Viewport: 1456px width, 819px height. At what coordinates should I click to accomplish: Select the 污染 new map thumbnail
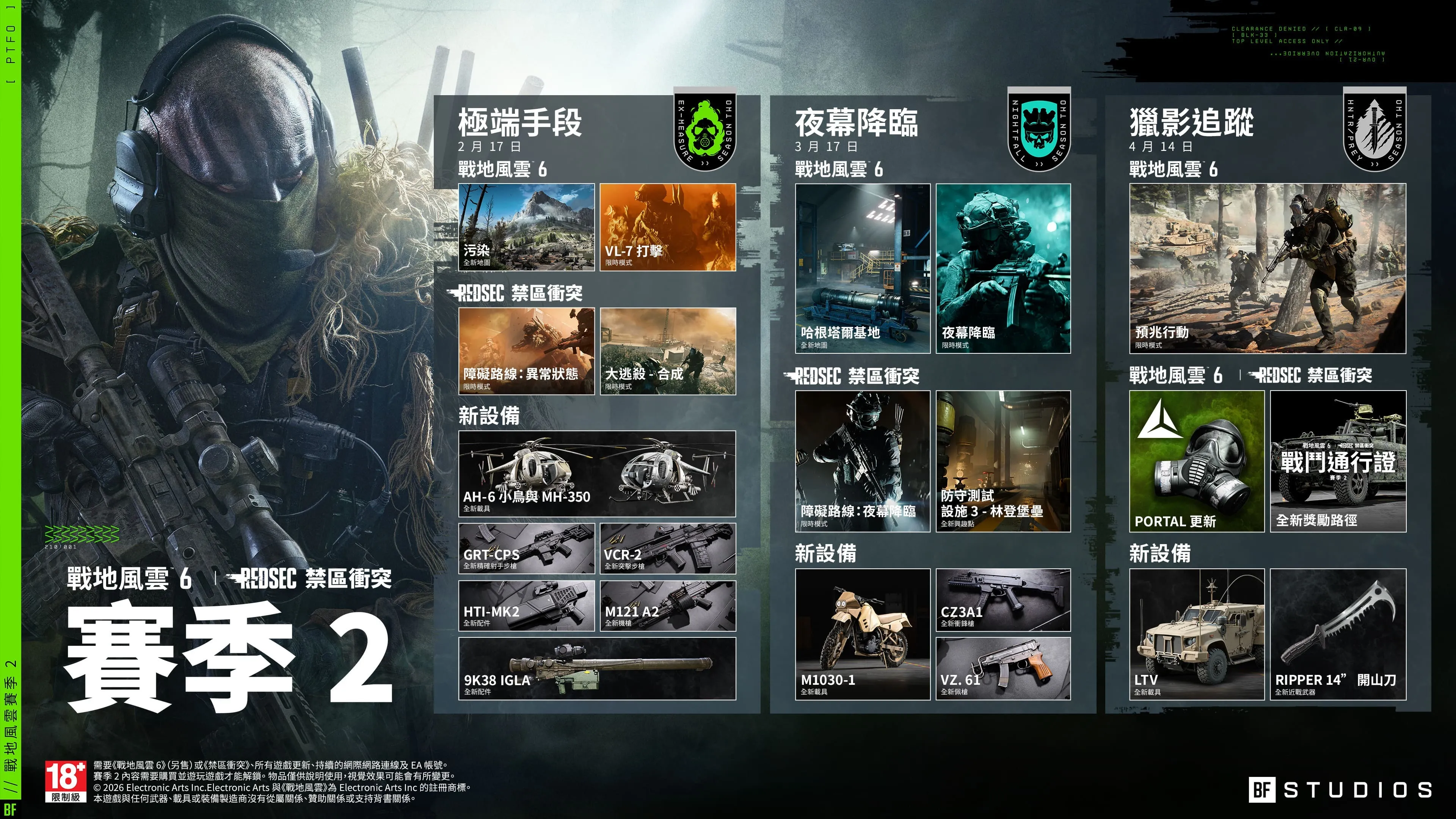click(x=526, y=227)
